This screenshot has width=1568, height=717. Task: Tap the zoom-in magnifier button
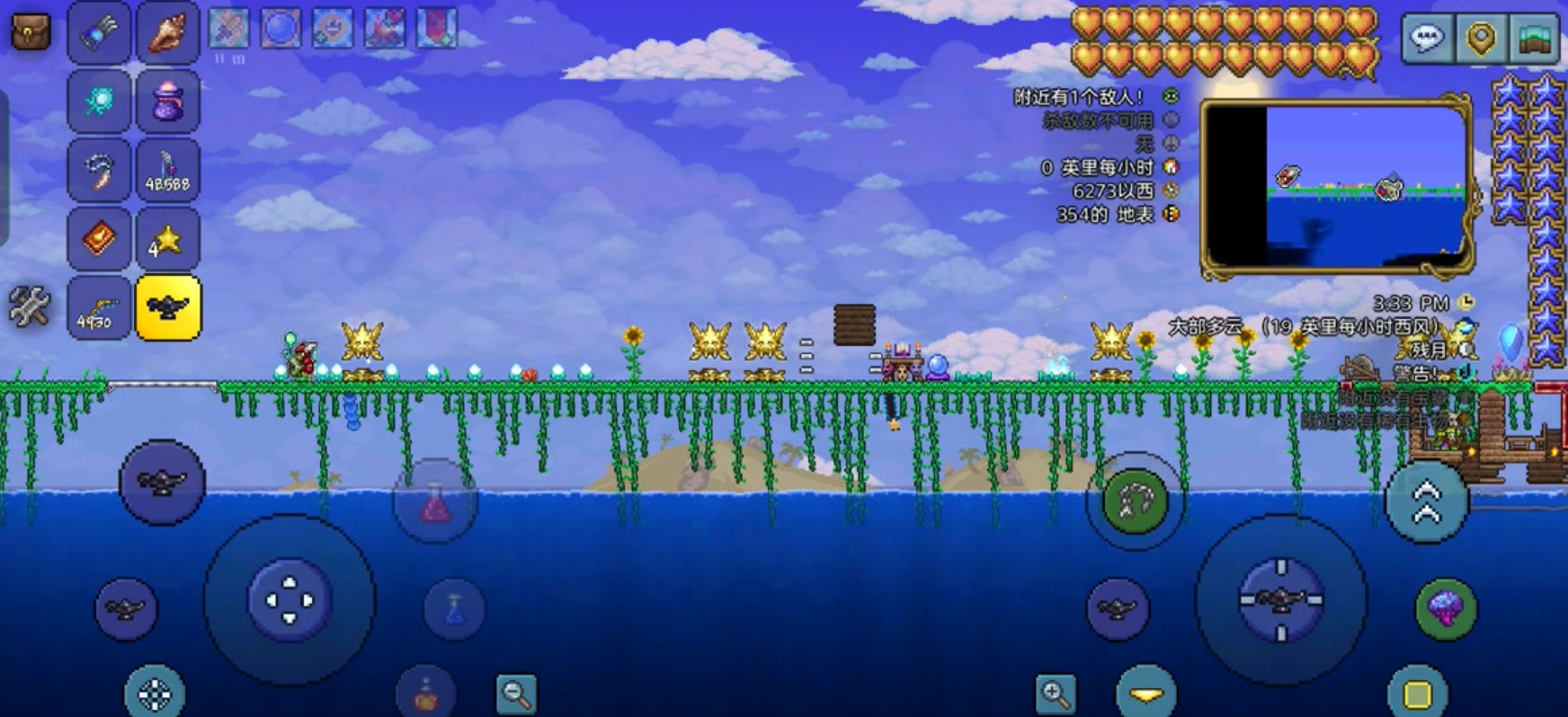point(1056,693)
